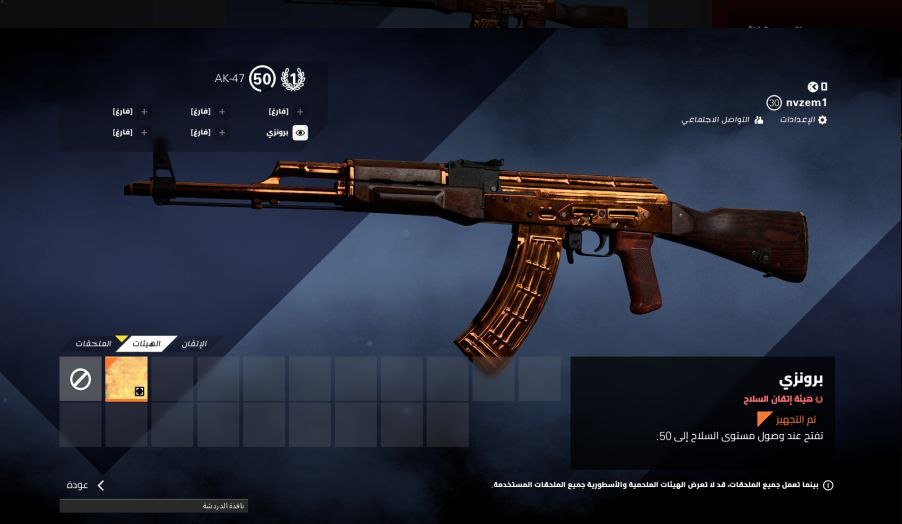The height and width of the screenshot is (524, 902).
Task: Select the الهيئات (Skins) tab
Action: [146, 344]
